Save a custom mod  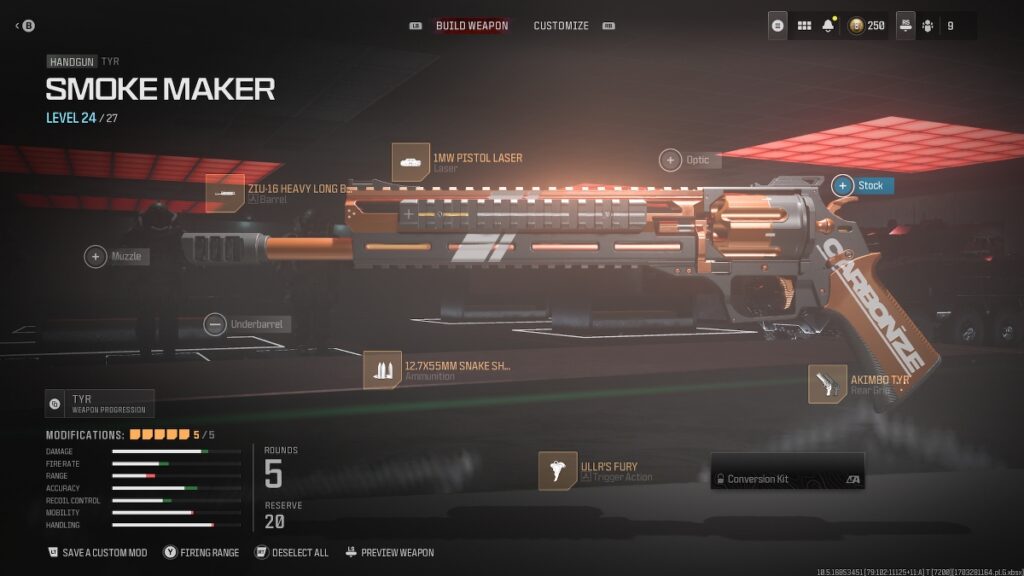pos(97,552)
